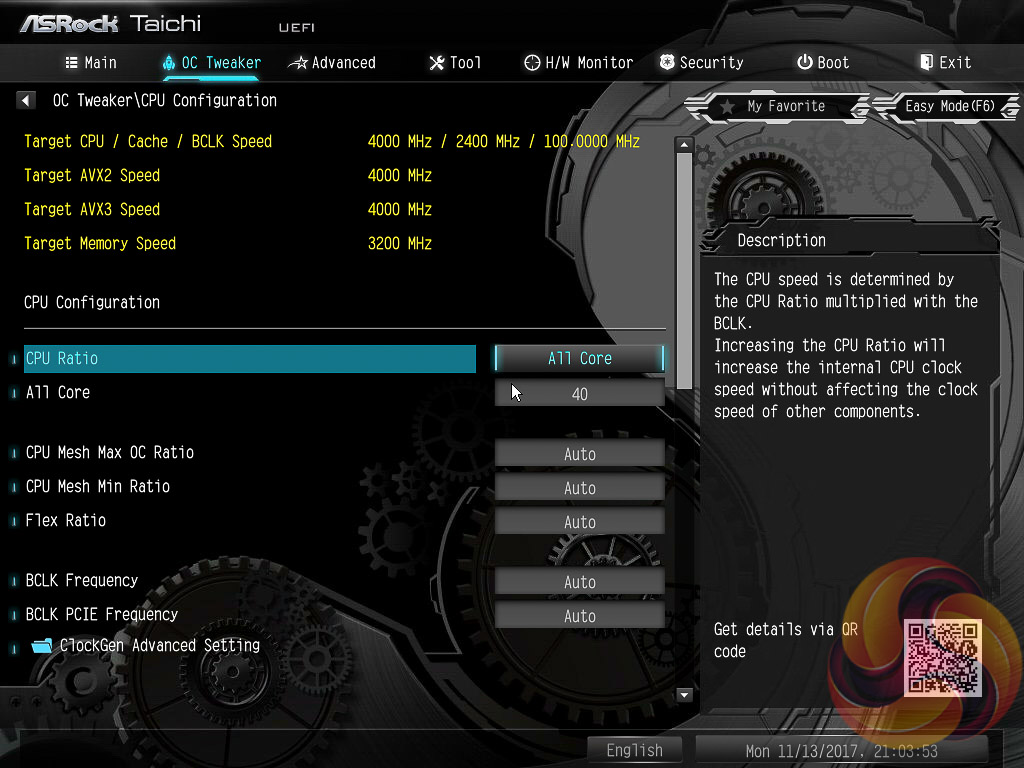The image size is (1024, 768).
Task: Open the CPU Ratio dropdown set to All Core
Action: (x=579, y=358)
